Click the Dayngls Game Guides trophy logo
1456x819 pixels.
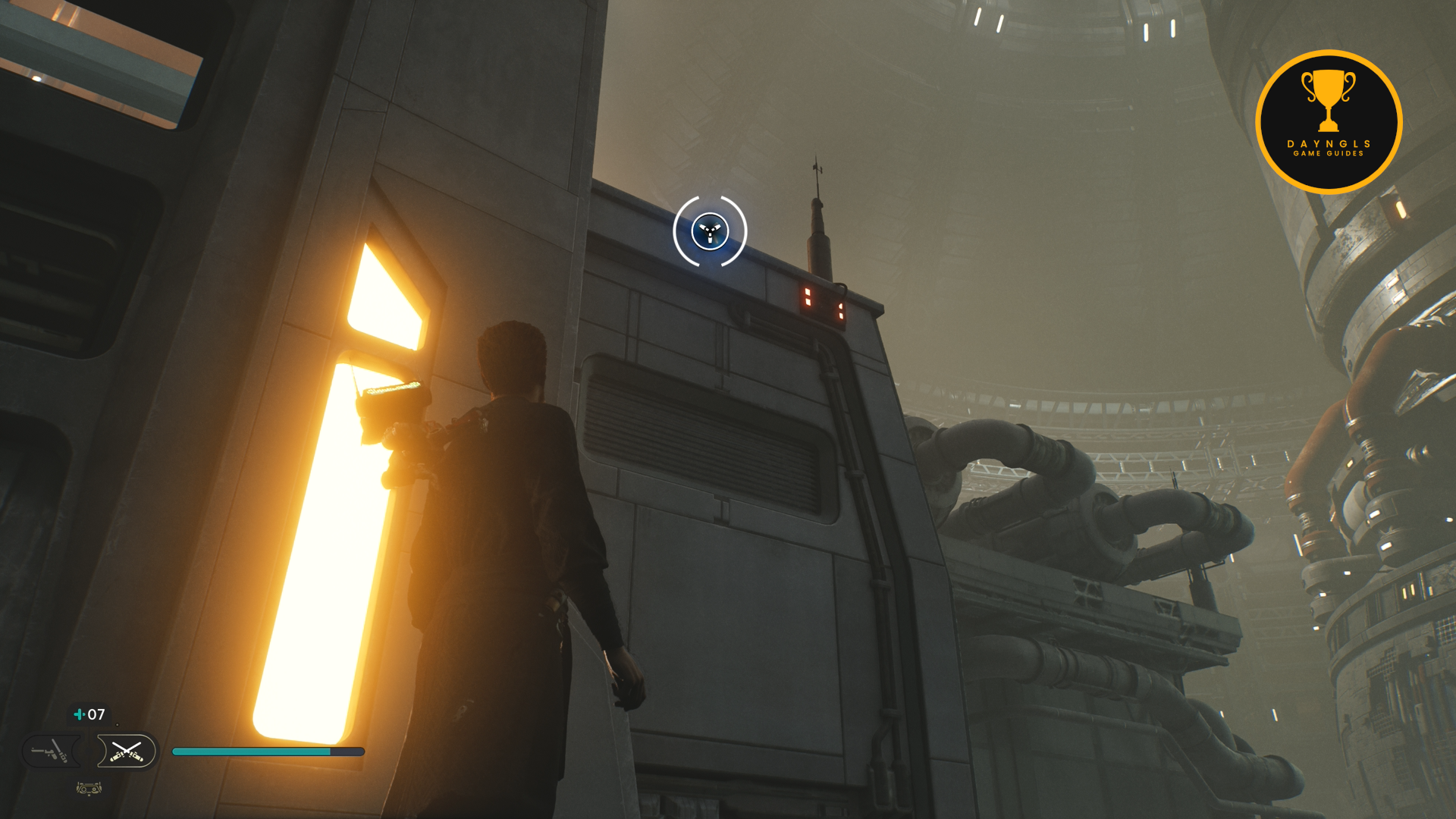point(1329,122)
